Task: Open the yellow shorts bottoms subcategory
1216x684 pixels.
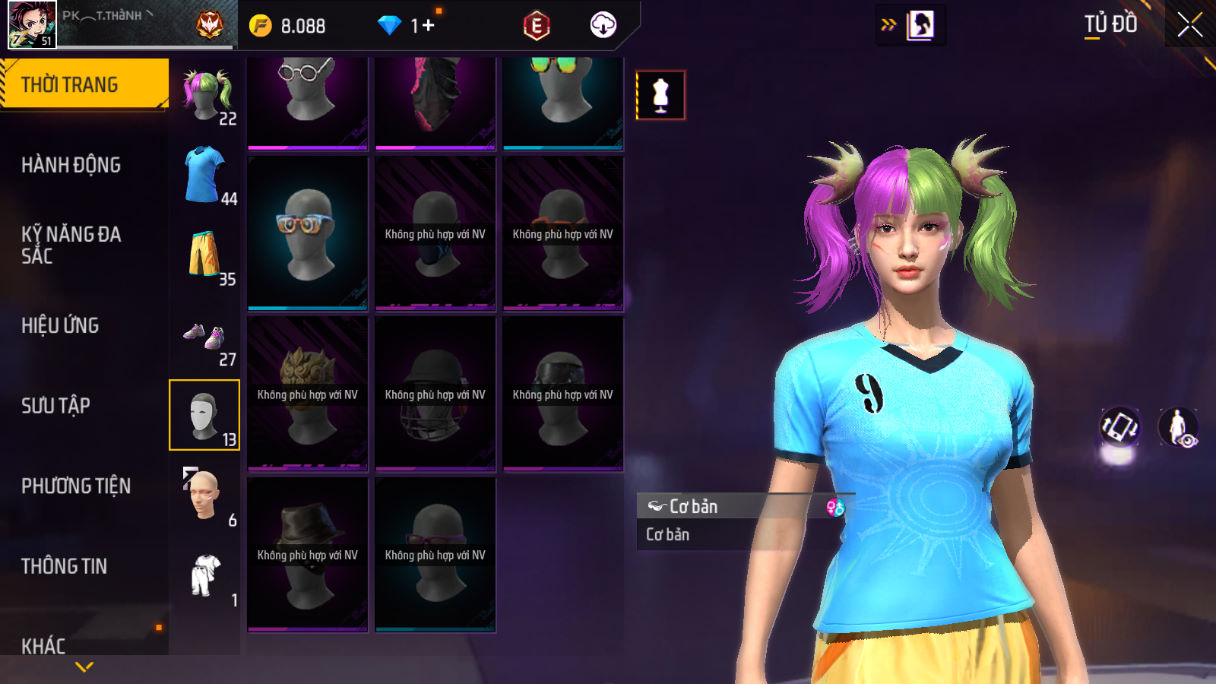Action: 205,255
